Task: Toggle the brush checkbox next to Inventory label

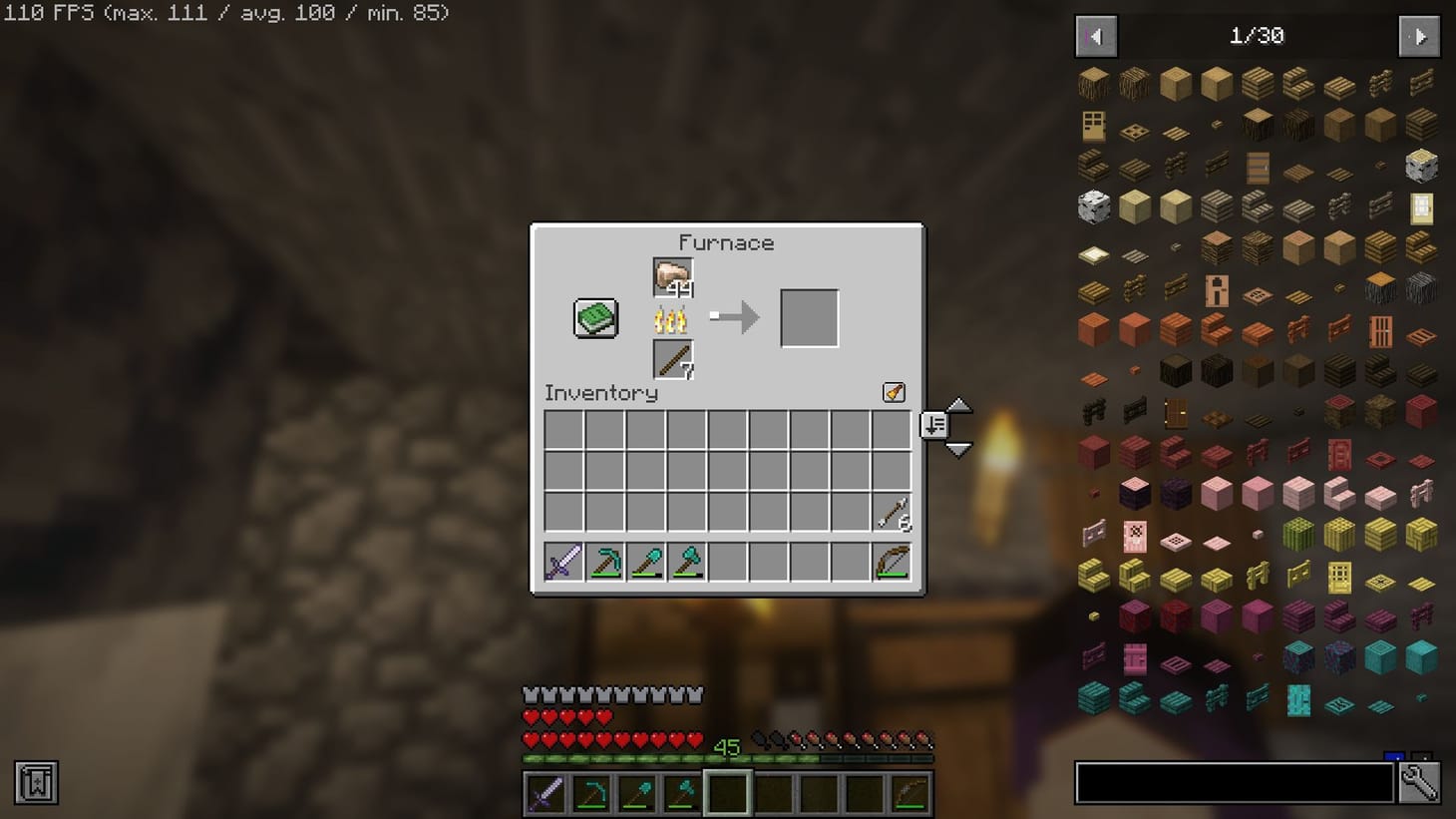Action: coord(893,392)
